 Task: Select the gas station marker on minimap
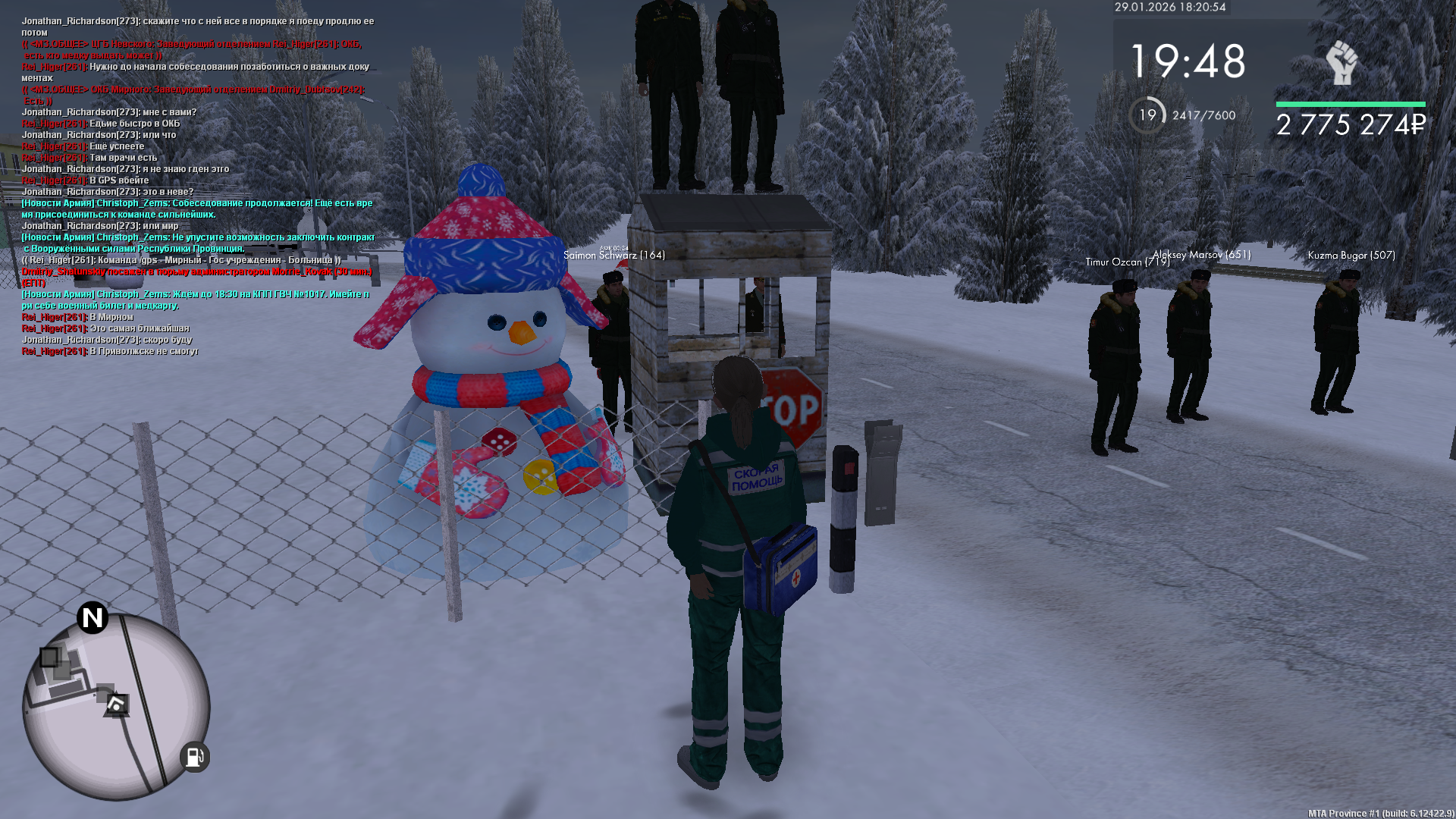coord(194,757)
